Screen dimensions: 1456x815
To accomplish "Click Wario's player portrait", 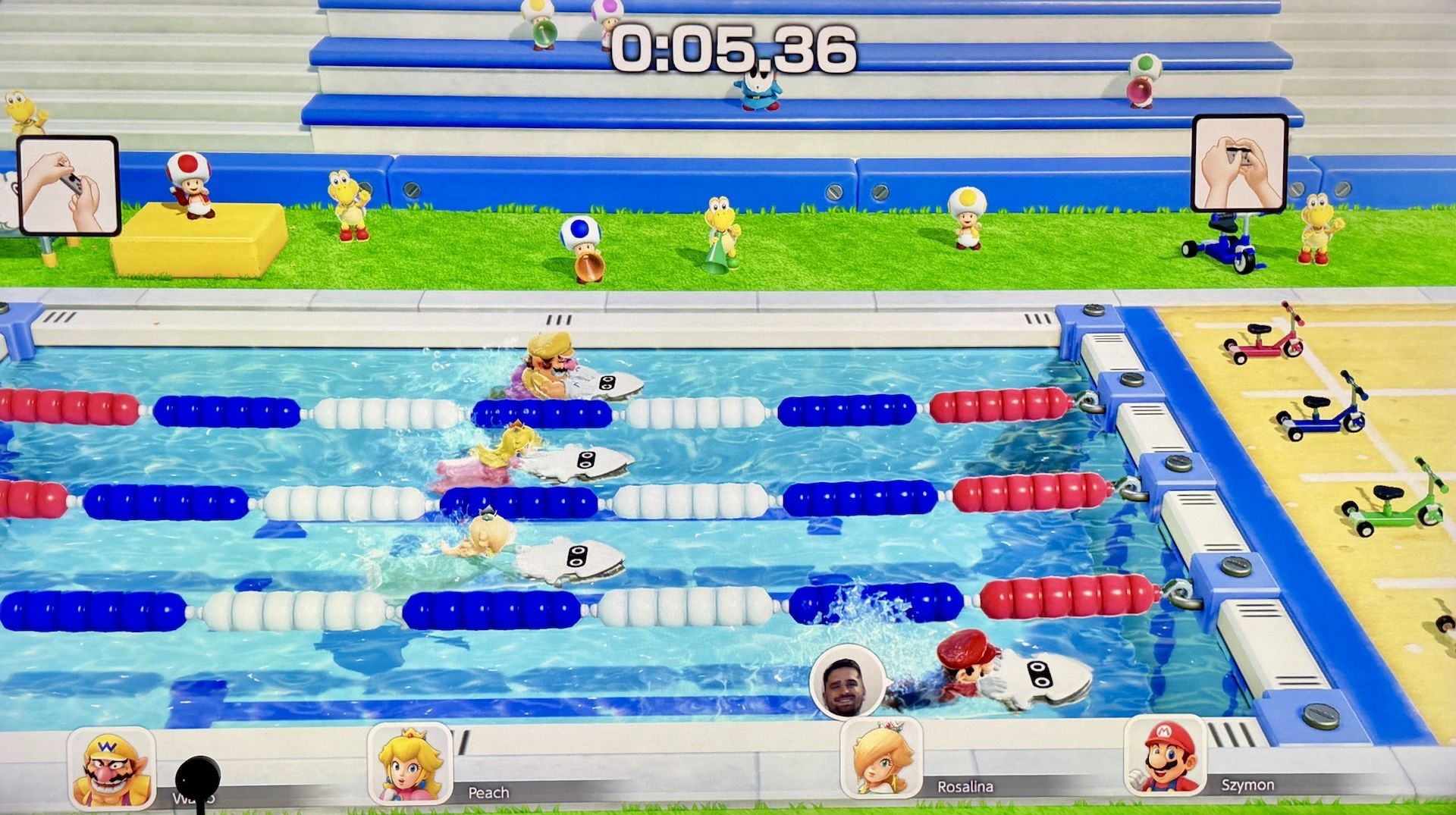I will tap(112, 768).
